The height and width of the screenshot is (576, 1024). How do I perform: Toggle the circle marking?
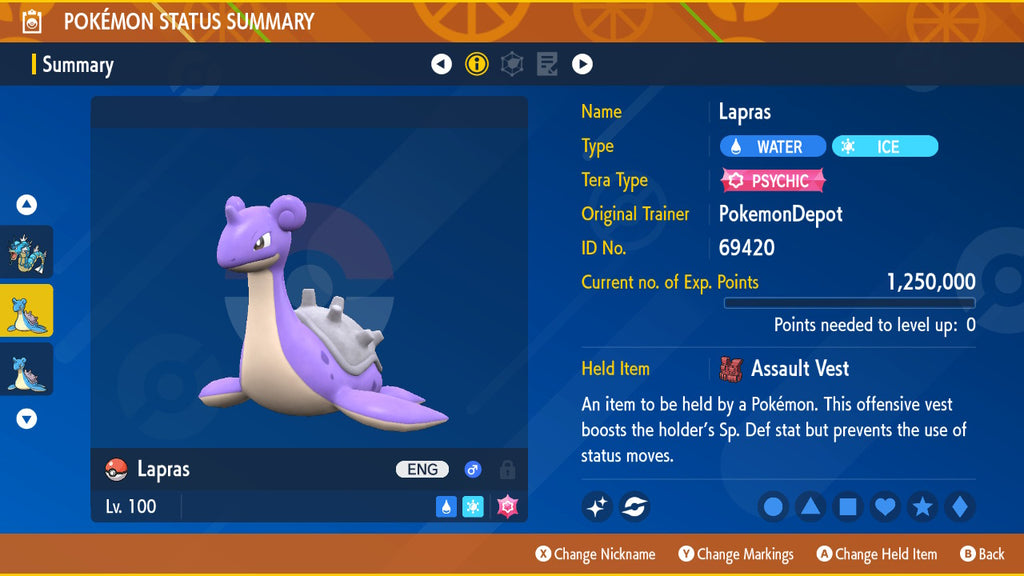[x=773, y=507]
